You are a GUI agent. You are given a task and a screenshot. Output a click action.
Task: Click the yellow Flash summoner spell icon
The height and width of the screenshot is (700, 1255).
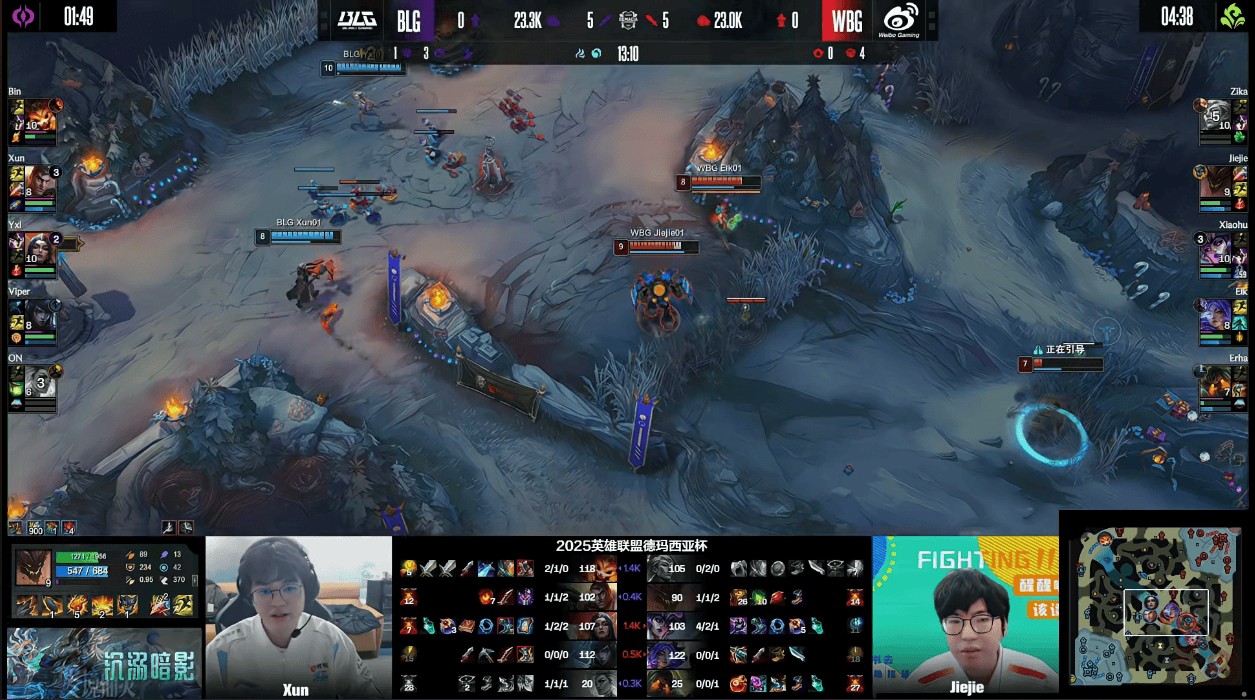[x=185, y=604]
